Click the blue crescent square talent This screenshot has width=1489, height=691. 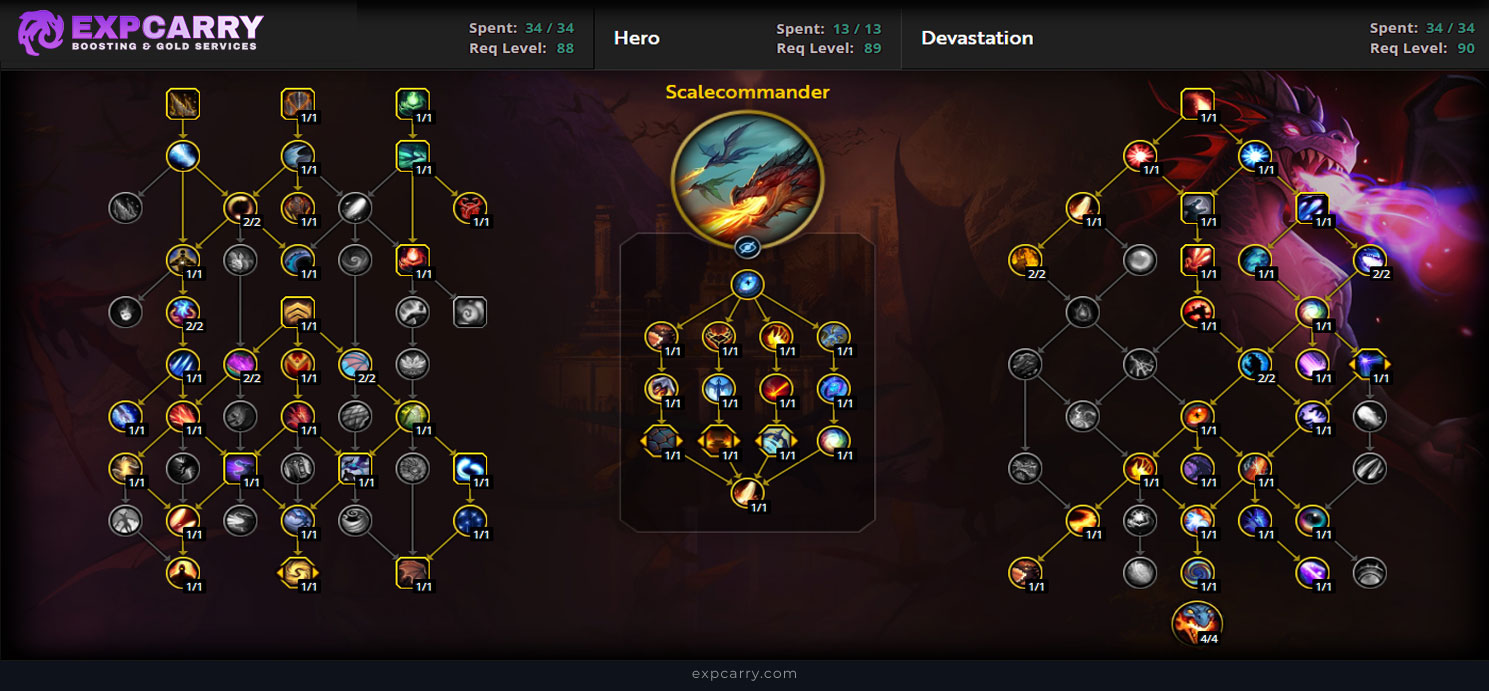pyautogui.click(x=470, y=467)
